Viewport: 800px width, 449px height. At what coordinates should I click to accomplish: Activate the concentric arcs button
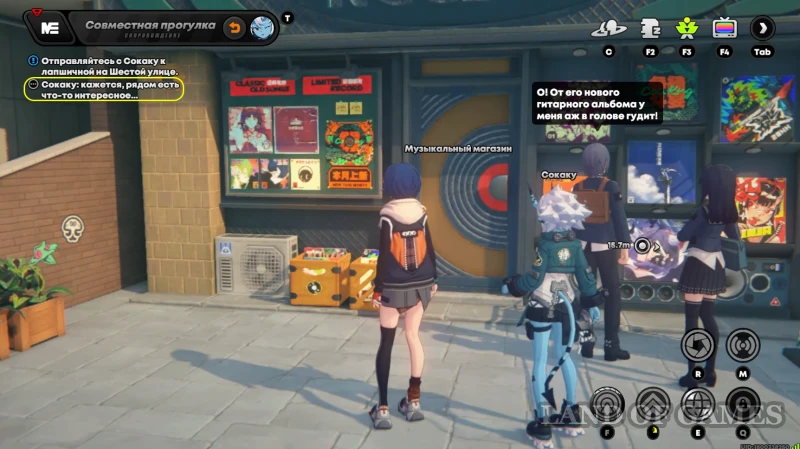coord(607,403)
